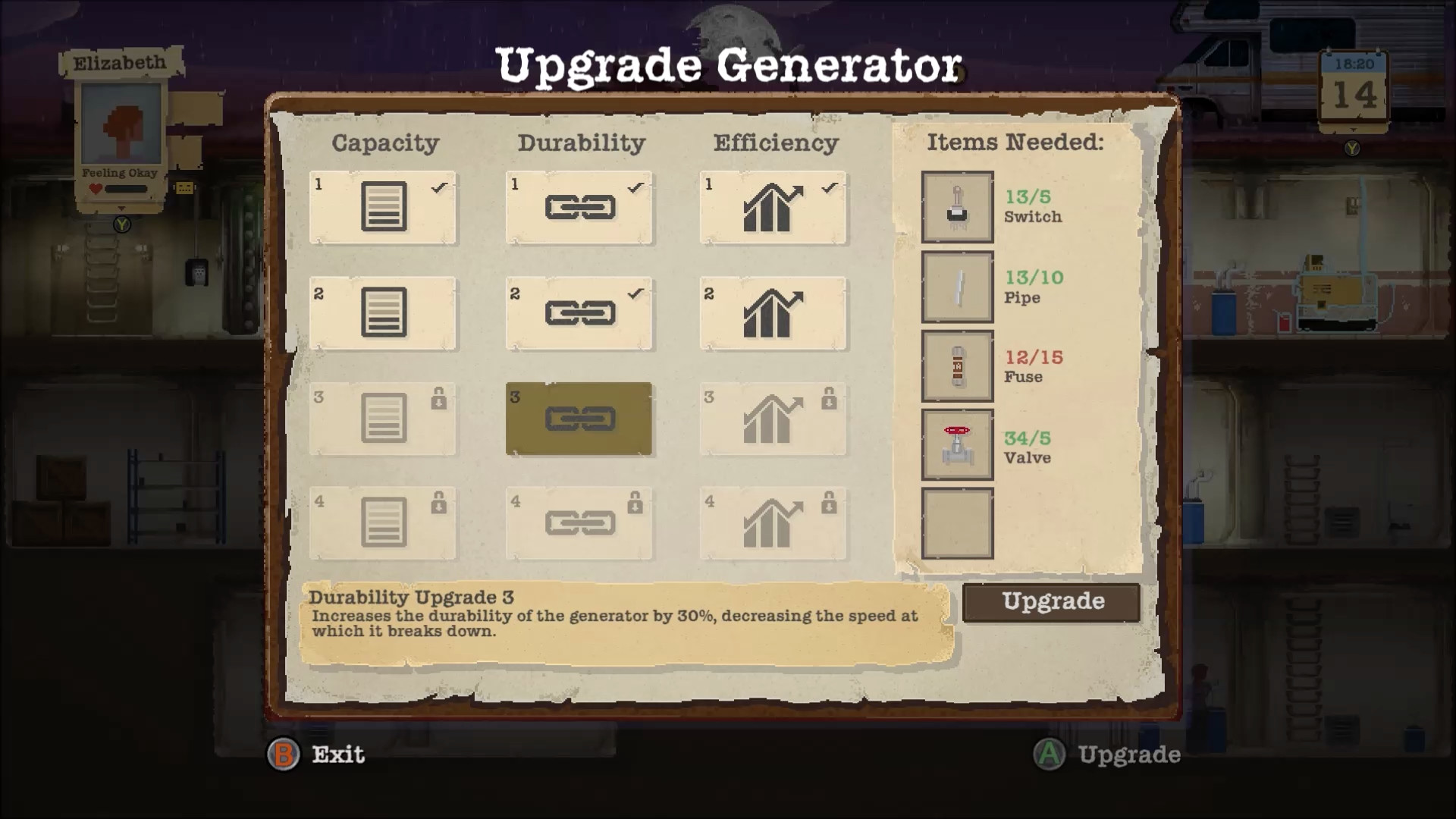Click the Fuse item icon
This screenshot has width=1456, height=819.
957,367
